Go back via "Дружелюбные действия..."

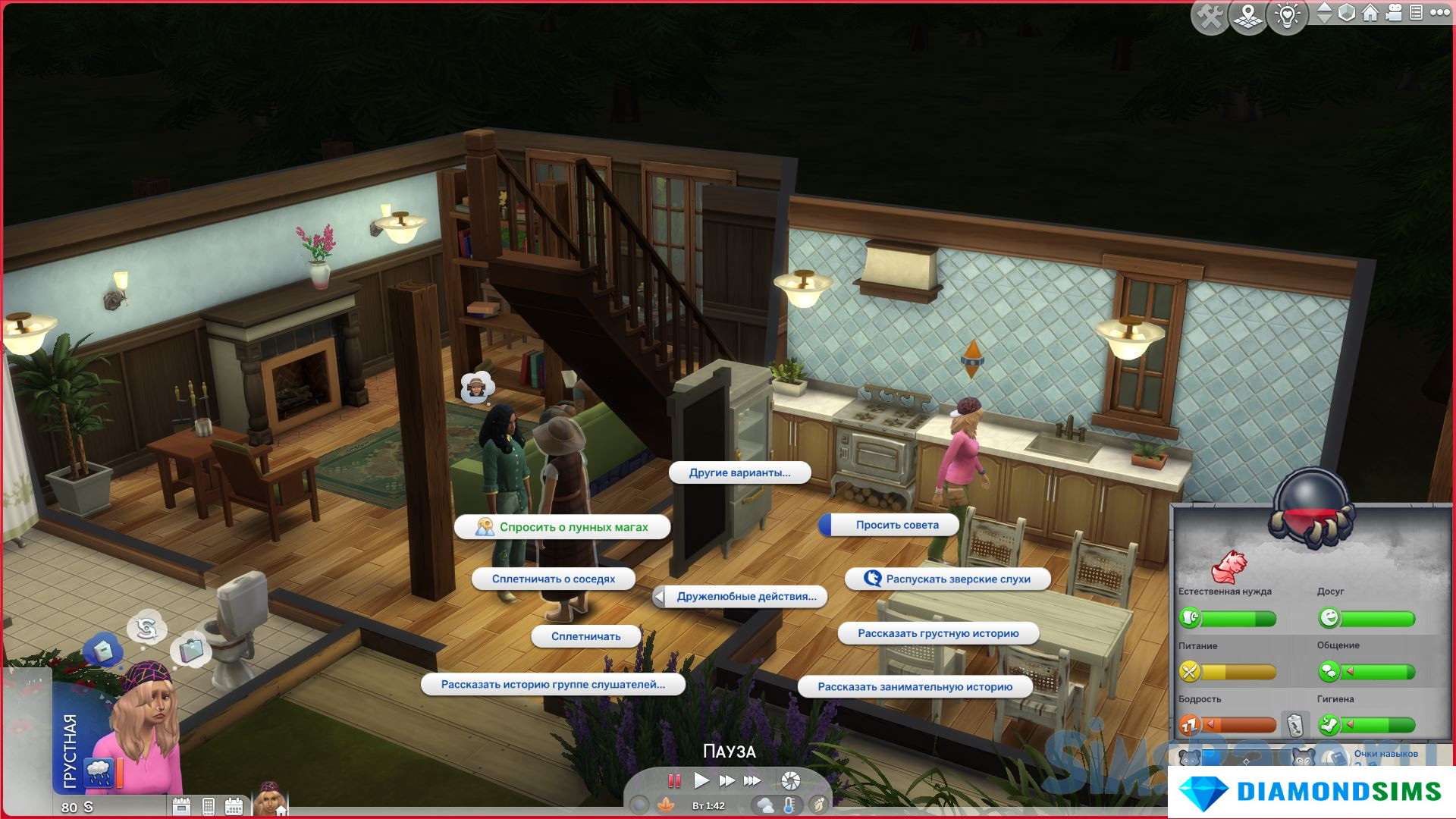click(x=740, y=597)
